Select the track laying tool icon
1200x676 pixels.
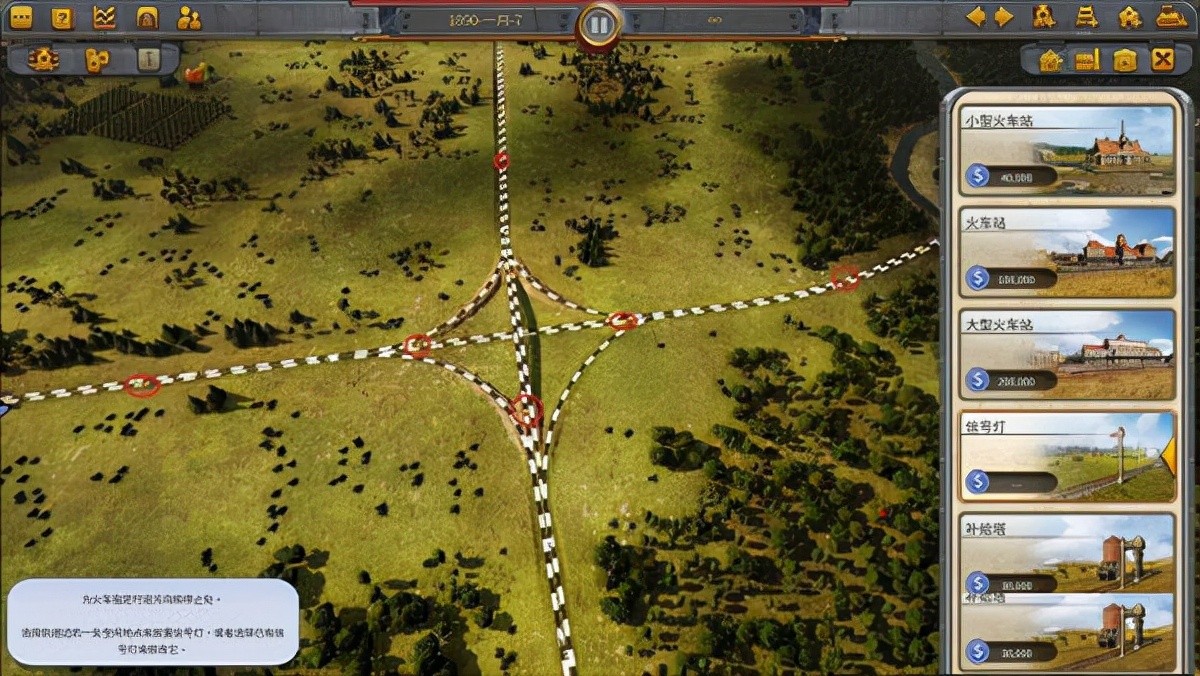1087,17
